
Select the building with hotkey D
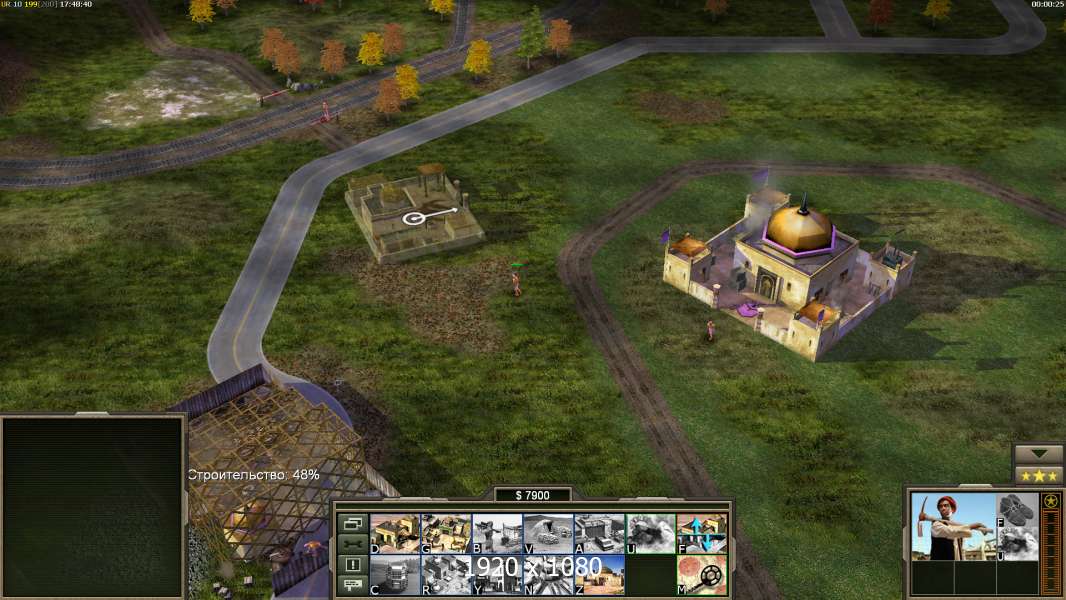395,533
